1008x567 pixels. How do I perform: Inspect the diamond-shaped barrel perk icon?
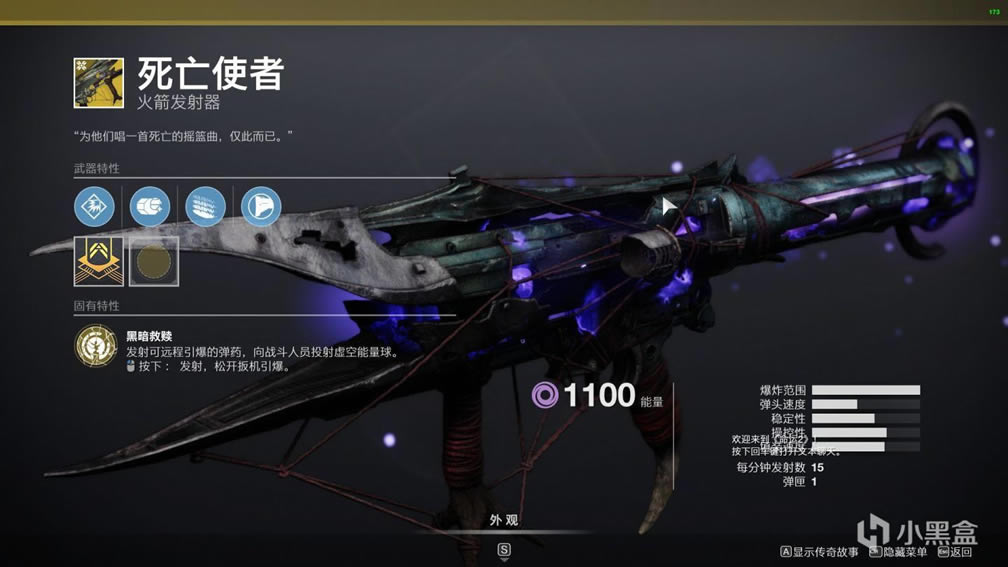coord(94,208)
